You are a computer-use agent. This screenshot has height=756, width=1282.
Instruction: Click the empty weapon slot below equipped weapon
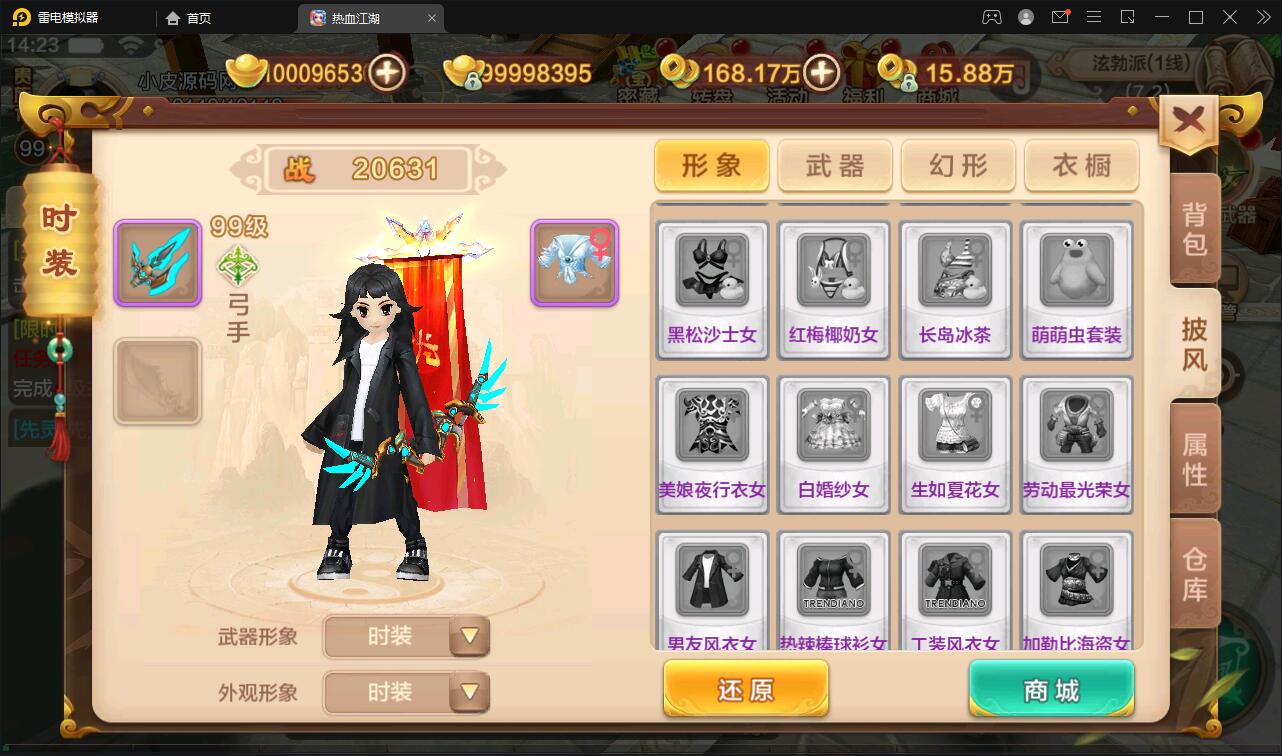point(157,381)
